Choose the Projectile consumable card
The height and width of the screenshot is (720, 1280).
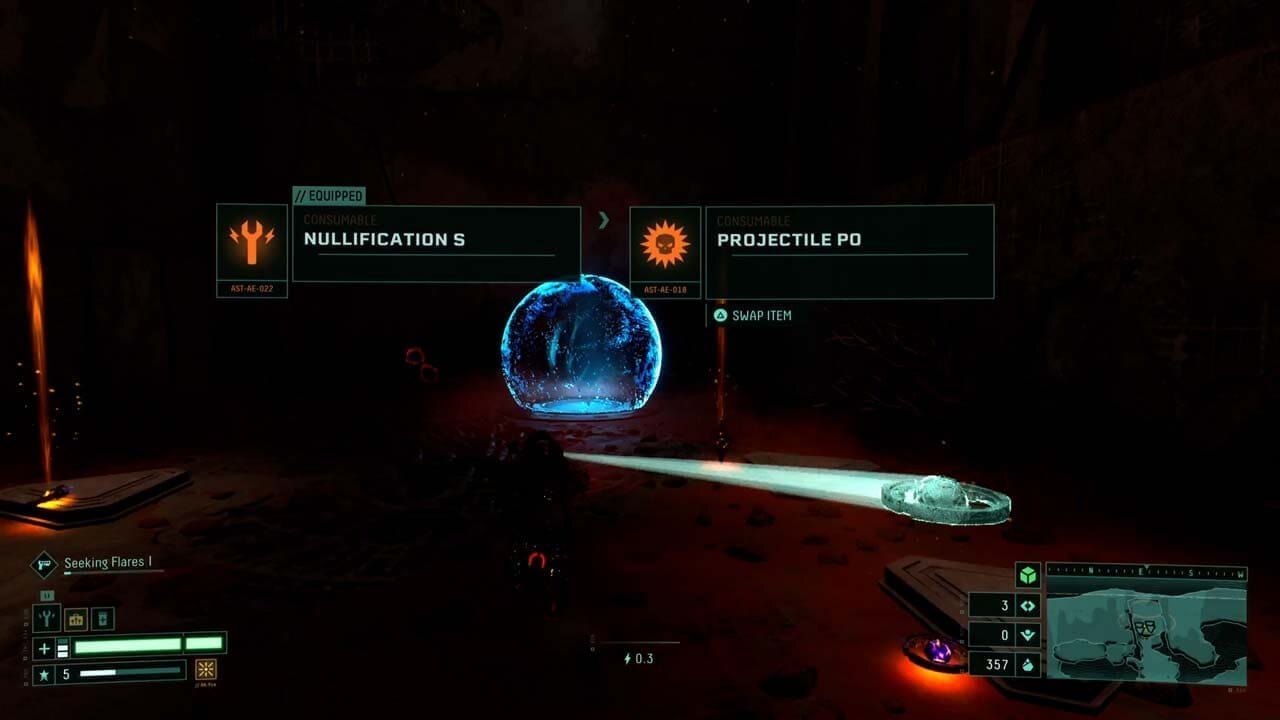pos(849,252)
